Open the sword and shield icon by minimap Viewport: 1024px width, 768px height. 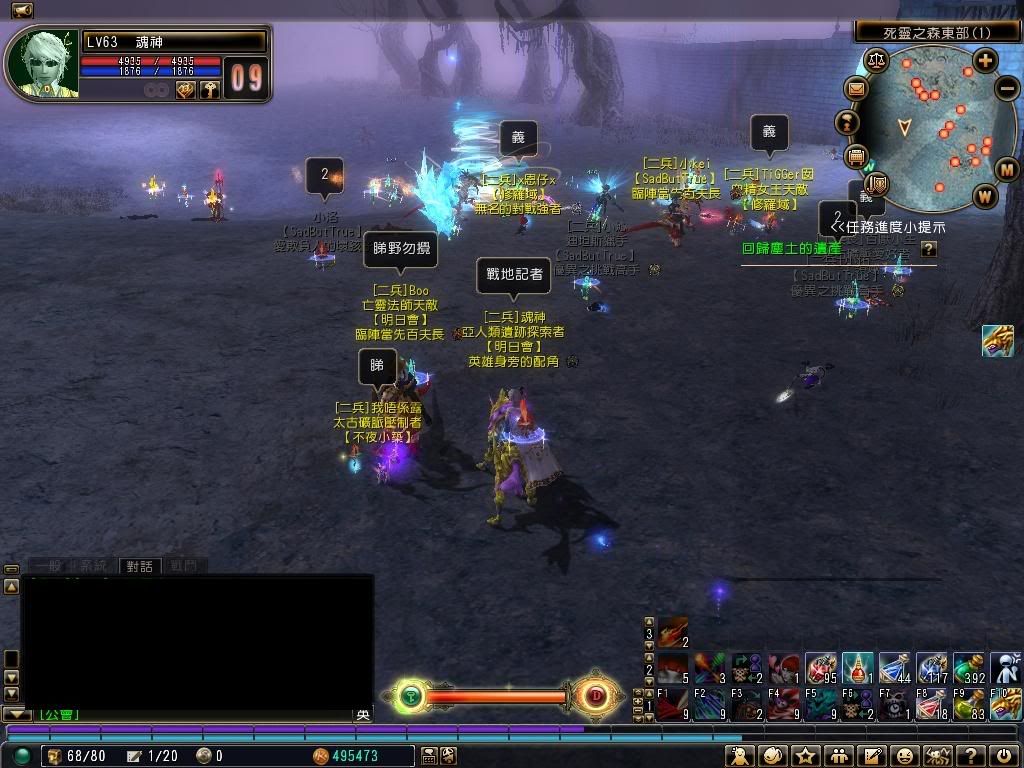[x=877, y=184]
